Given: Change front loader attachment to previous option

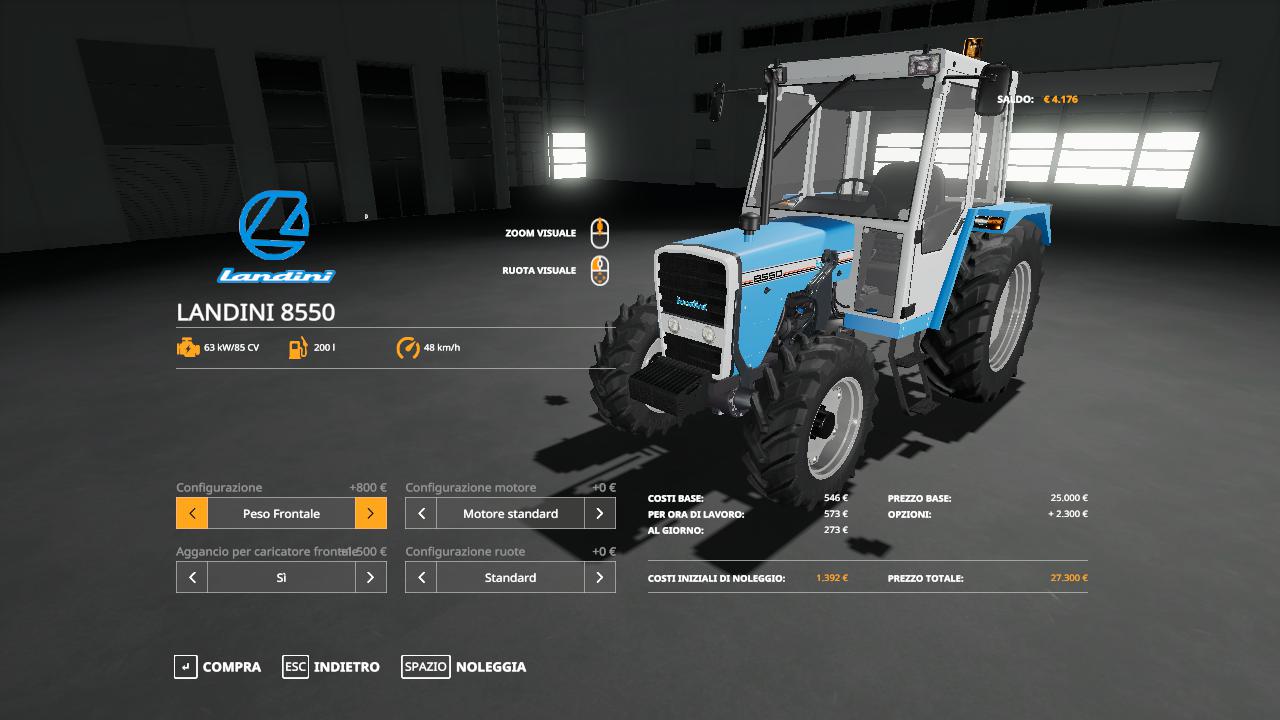Looking at the screenshot, I should 192,578.
